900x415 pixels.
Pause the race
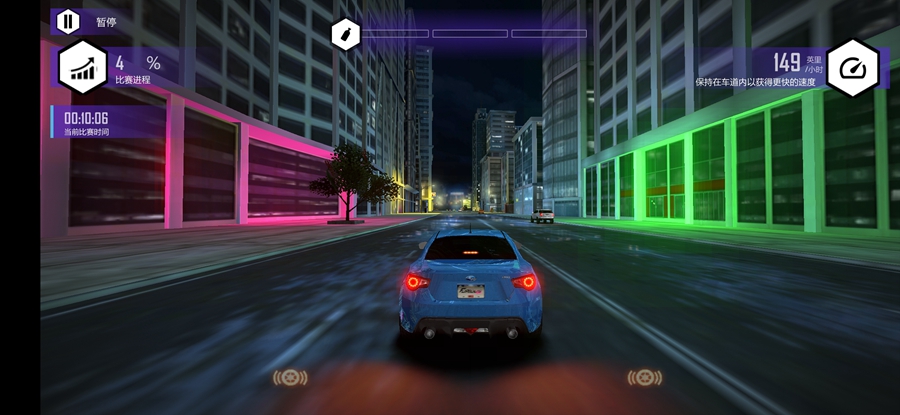pos(68,21)
